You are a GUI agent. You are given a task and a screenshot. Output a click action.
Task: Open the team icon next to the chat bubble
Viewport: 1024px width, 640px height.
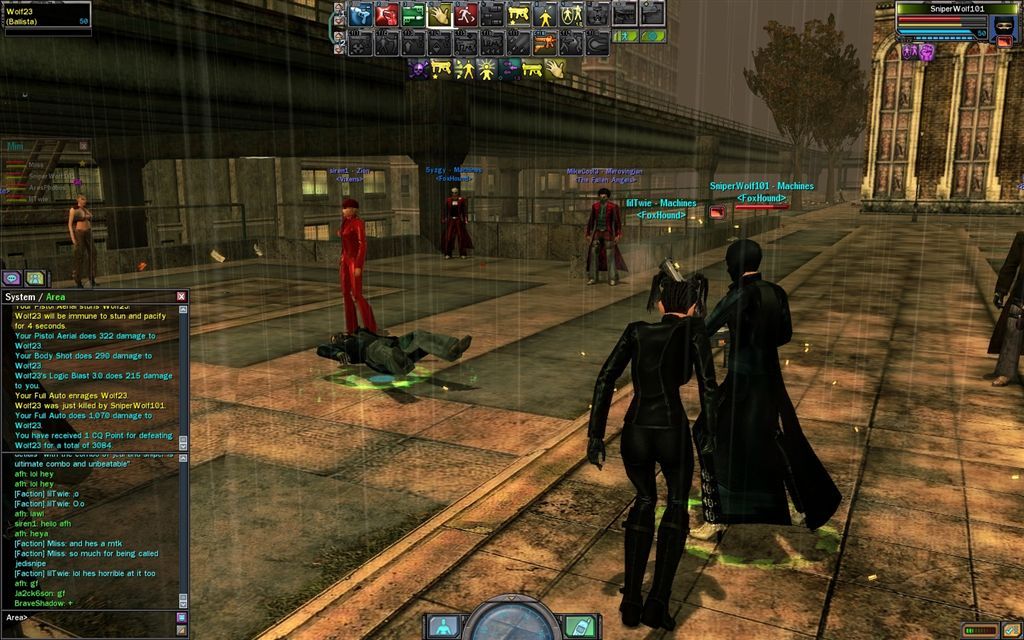tap(35, 278)
